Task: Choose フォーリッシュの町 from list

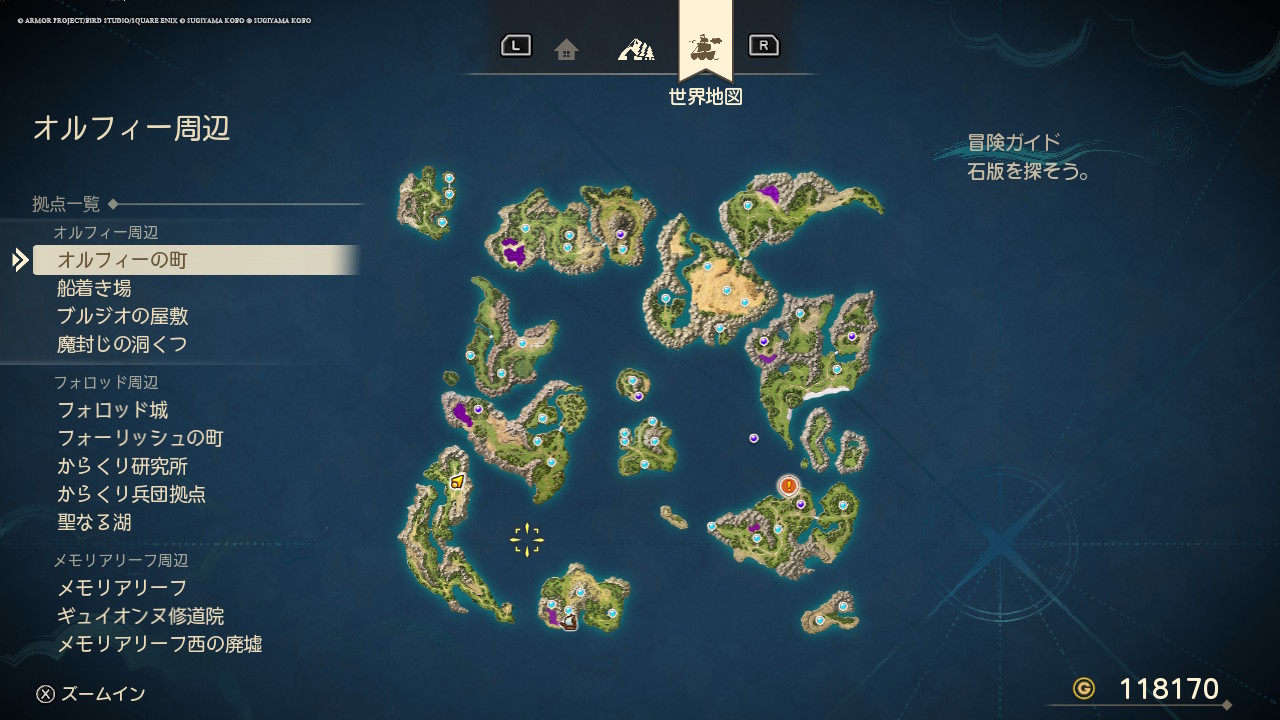Action: tap(140, 438)
